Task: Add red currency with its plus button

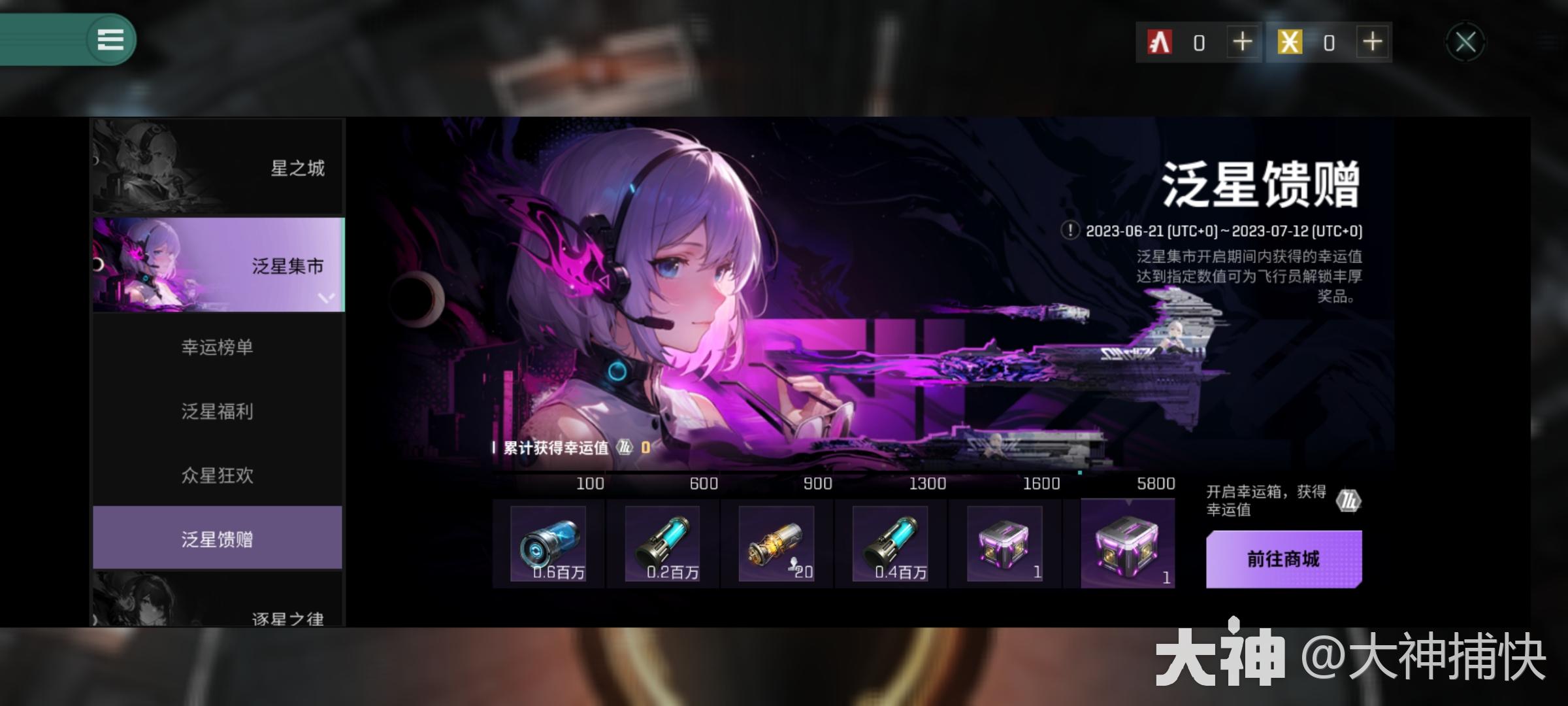Action: 1242,42
